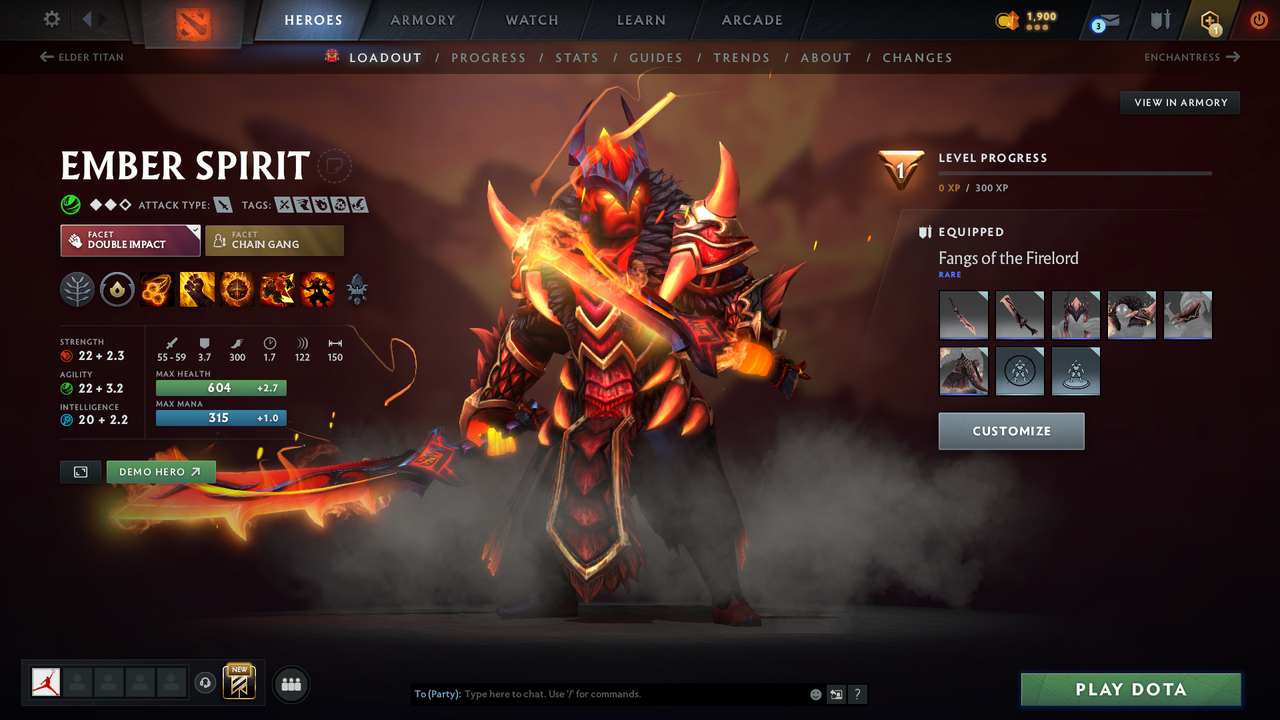View the Flame Guard ability icon
Image resolution: width=1280 pixels, height=720 pixels.
tap(237, 289)
